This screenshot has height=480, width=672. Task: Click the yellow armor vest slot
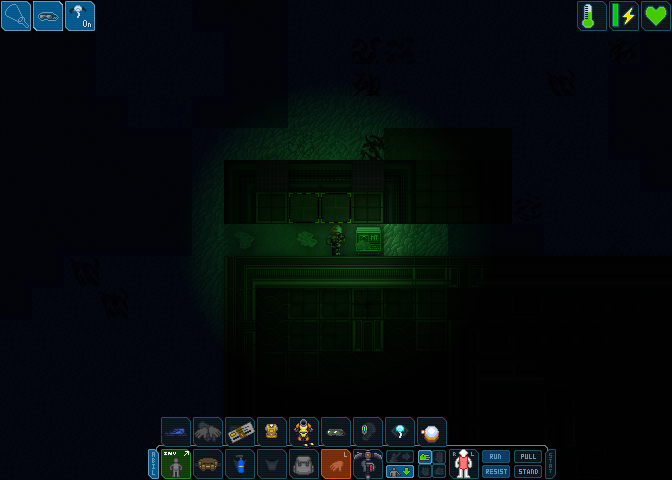(272, 432)
